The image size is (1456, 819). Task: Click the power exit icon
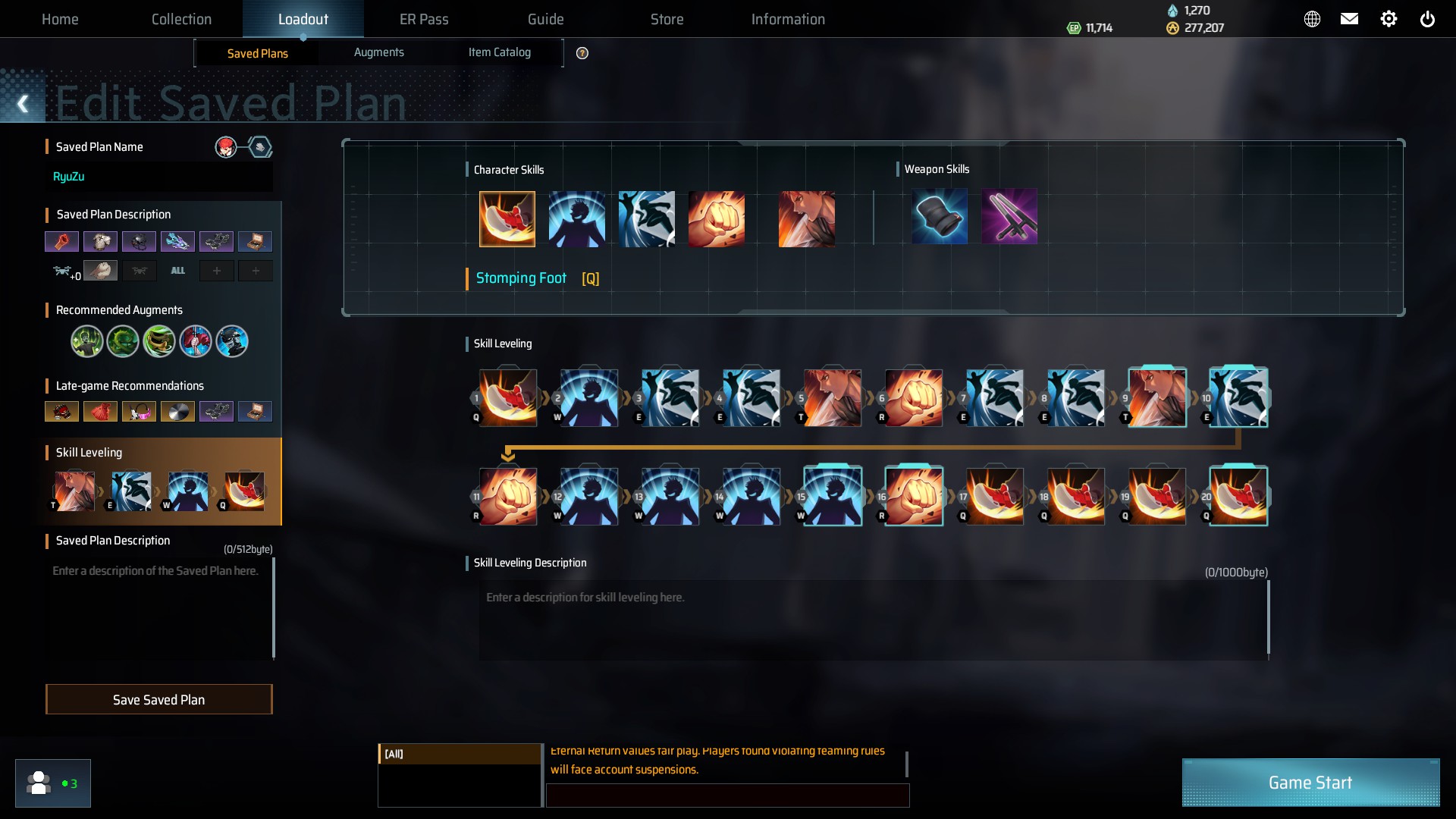[1427, 19]
